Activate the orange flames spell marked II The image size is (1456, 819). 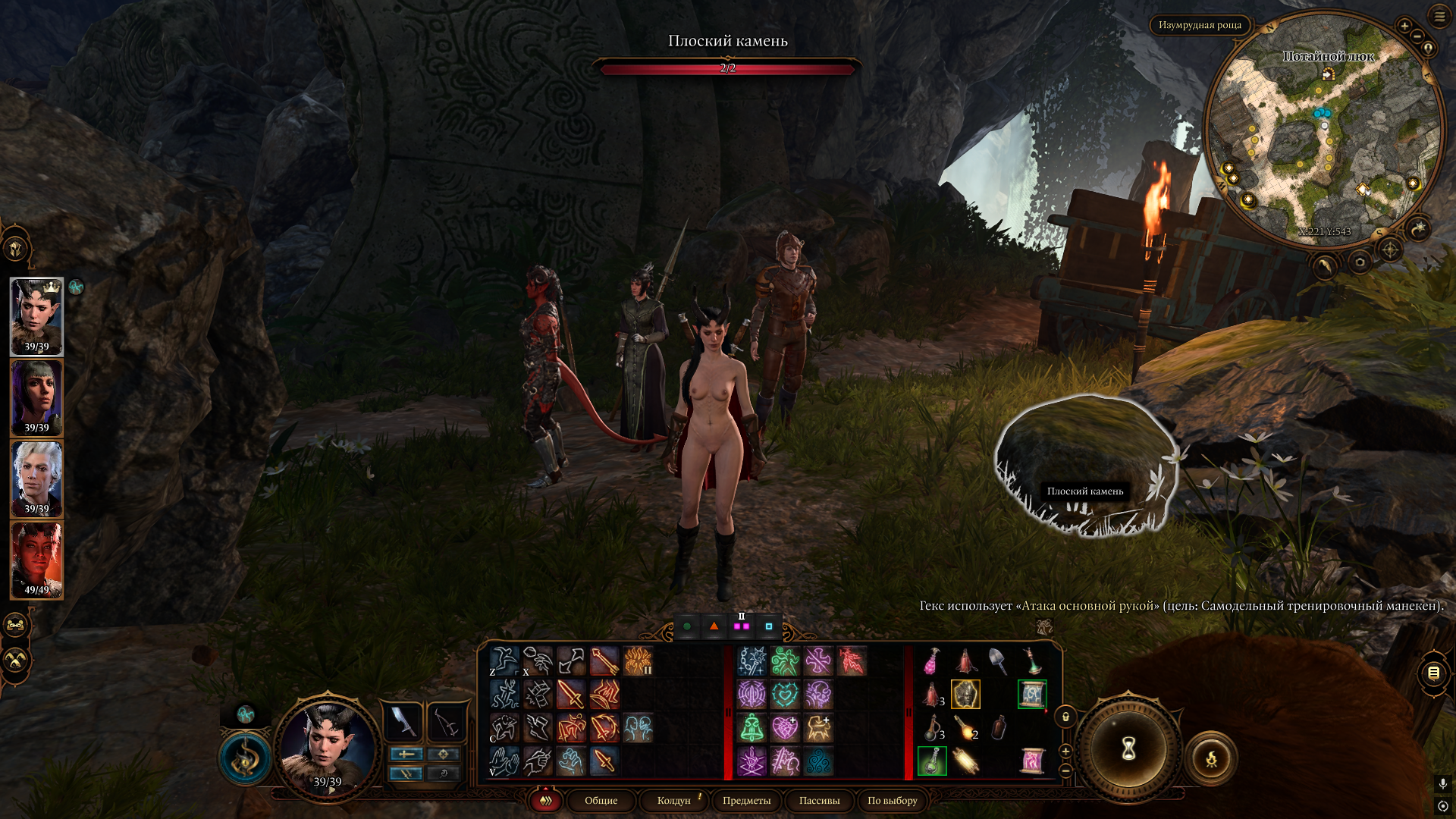click(638, 661)
